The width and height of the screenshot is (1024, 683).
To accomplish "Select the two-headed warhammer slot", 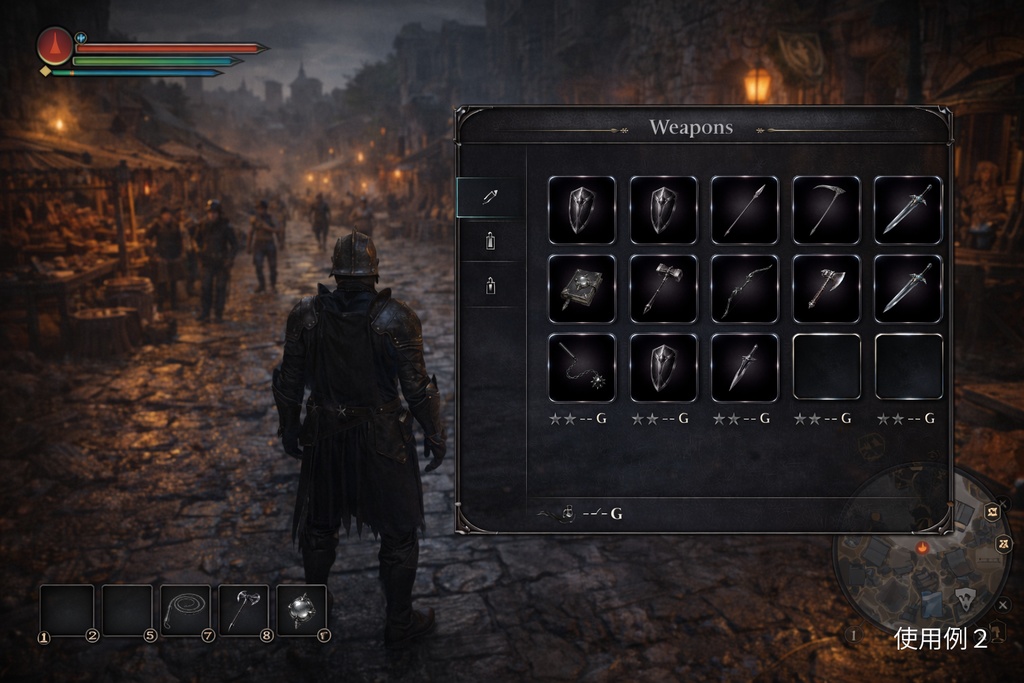I will click(x=663, y=289).
